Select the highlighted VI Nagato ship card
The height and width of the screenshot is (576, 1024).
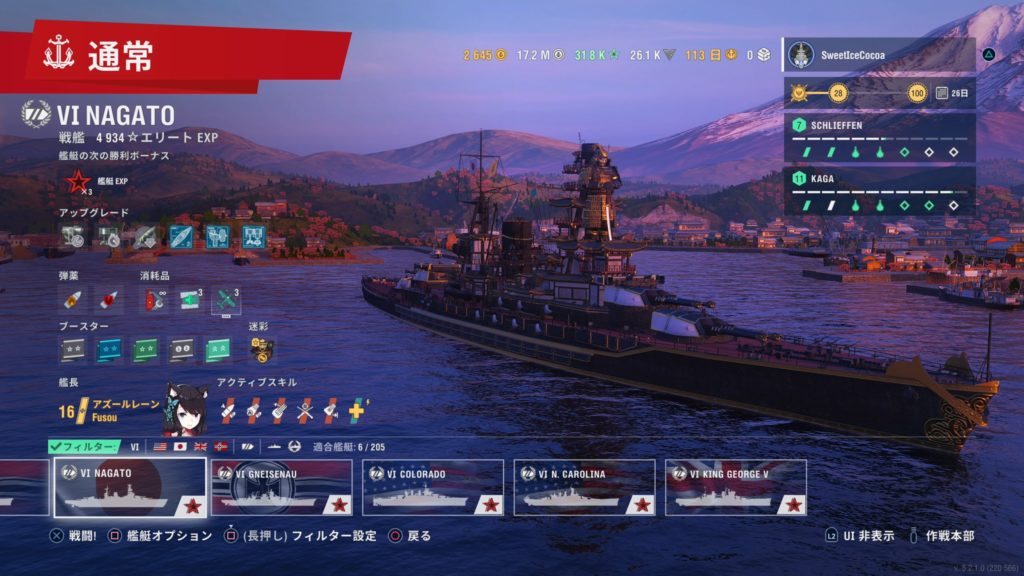click(130, 487)
